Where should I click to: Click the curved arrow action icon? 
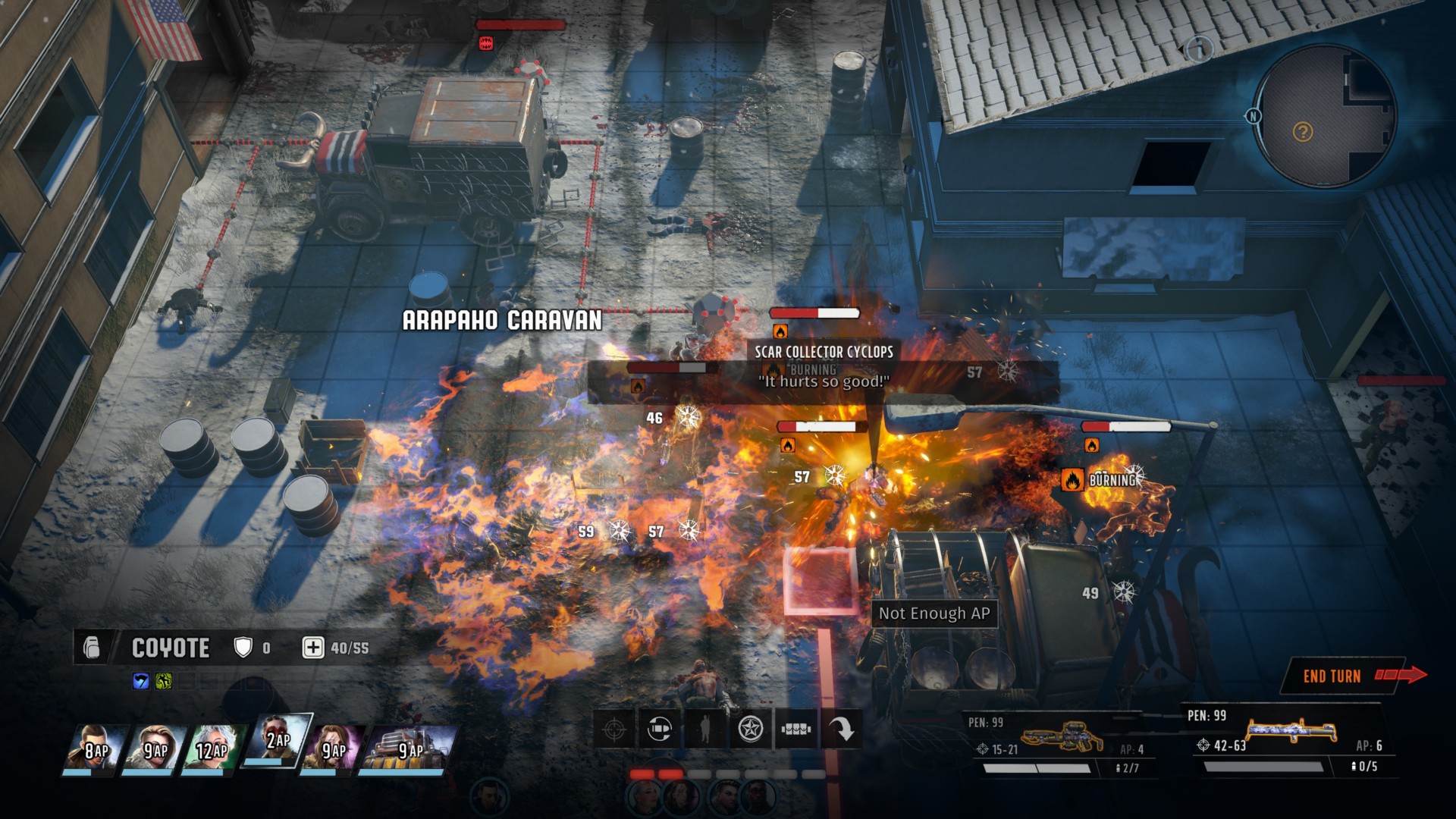coord(841,730)
